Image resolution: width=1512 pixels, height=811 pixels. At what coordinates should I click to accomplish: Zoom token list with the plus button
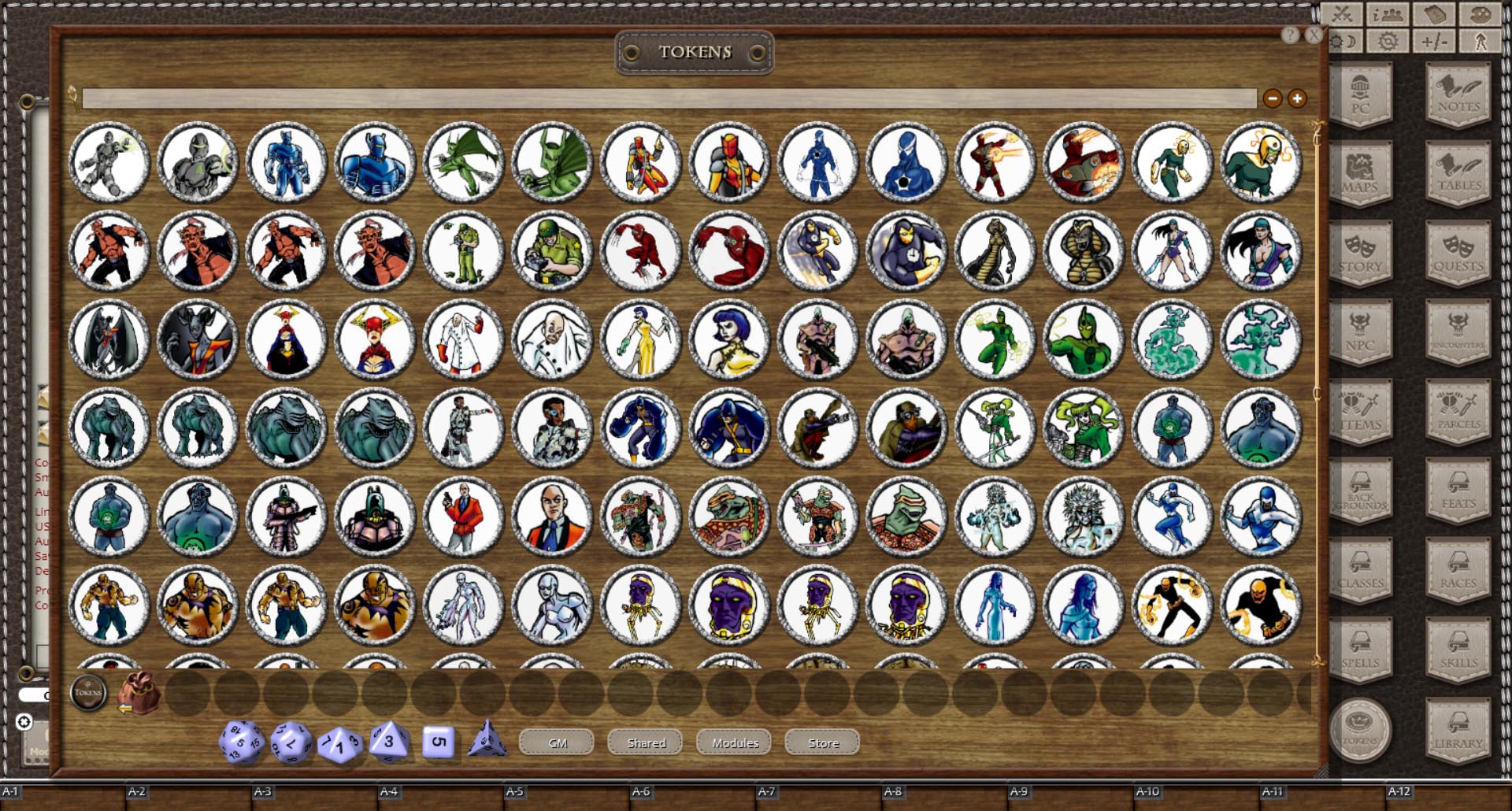pos(1295,98)
